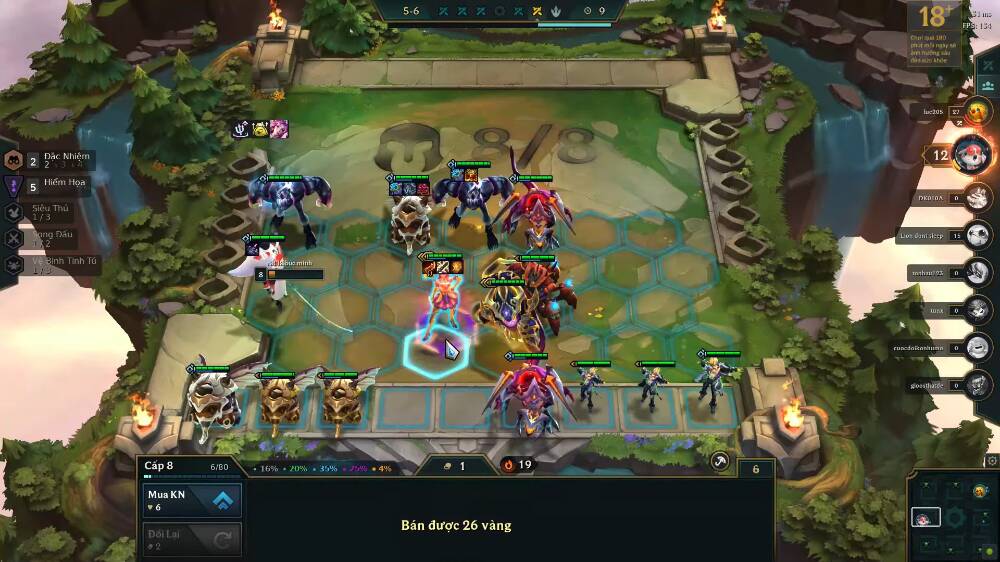
Task: Click the sell area reading Bán được 26 vàng
Action: point(456,525)
